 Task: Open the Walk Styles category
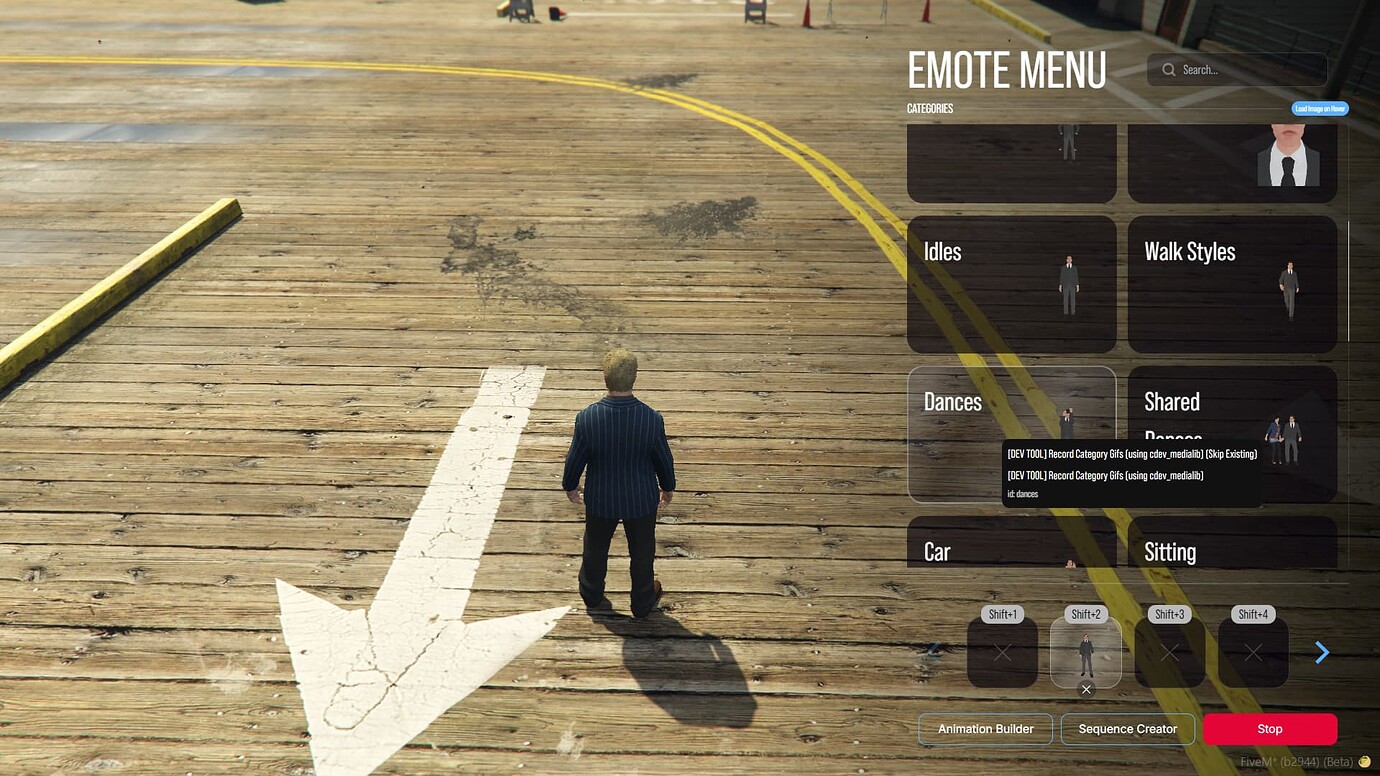1232,283
